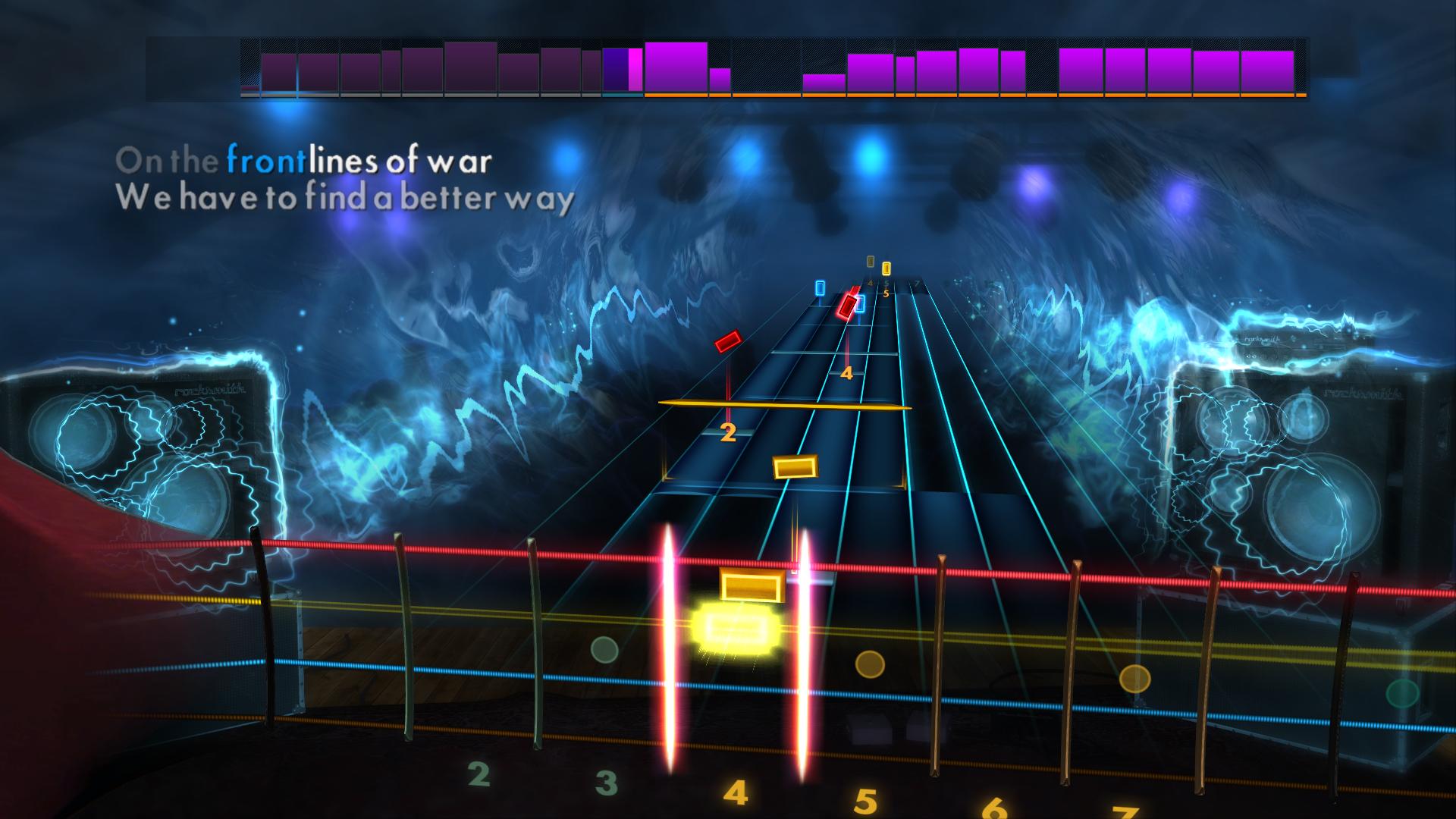1456x819 pixels.
Task: Select the blue open-string note outline
Action: tap(820, 290)
